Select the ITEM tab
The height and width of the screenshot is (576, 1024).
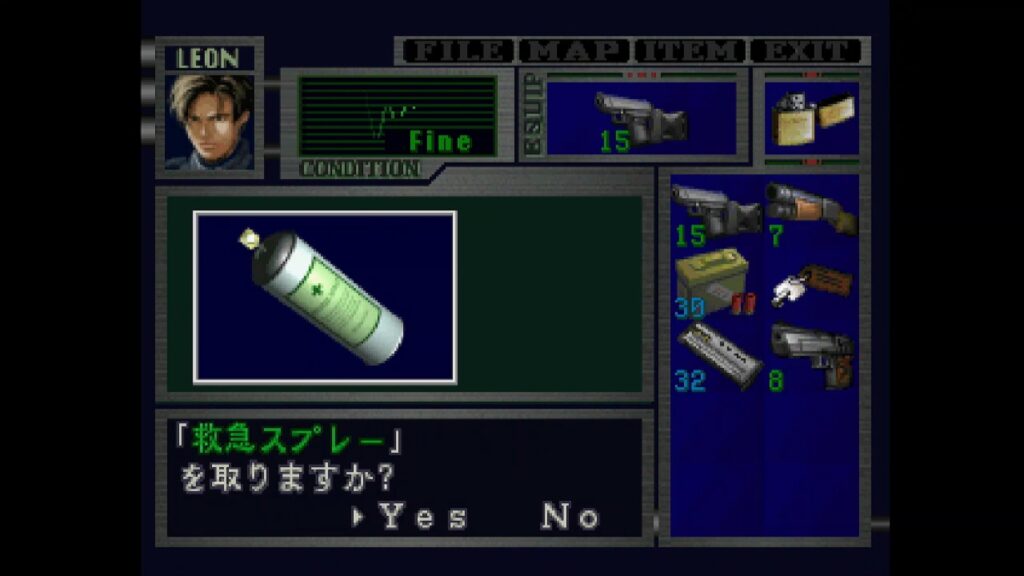point(692,51)
